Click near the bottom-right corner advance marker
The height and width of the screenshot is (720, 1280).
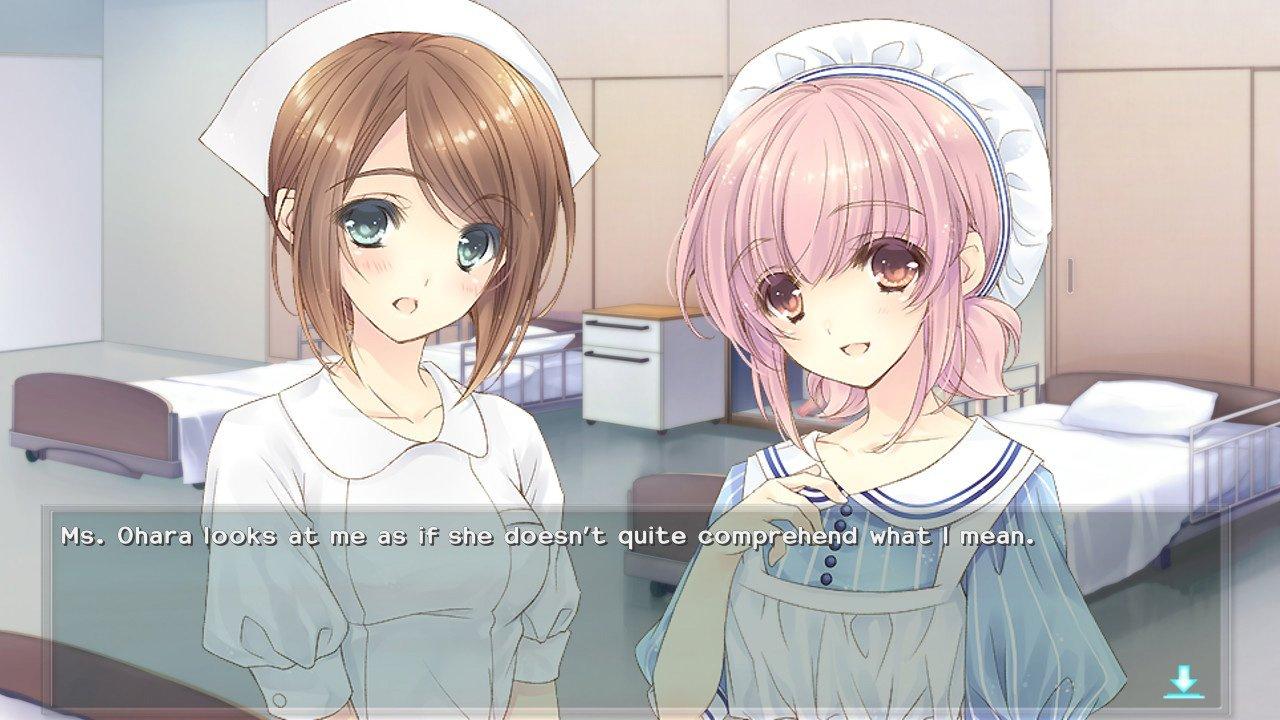[1183, 682]
